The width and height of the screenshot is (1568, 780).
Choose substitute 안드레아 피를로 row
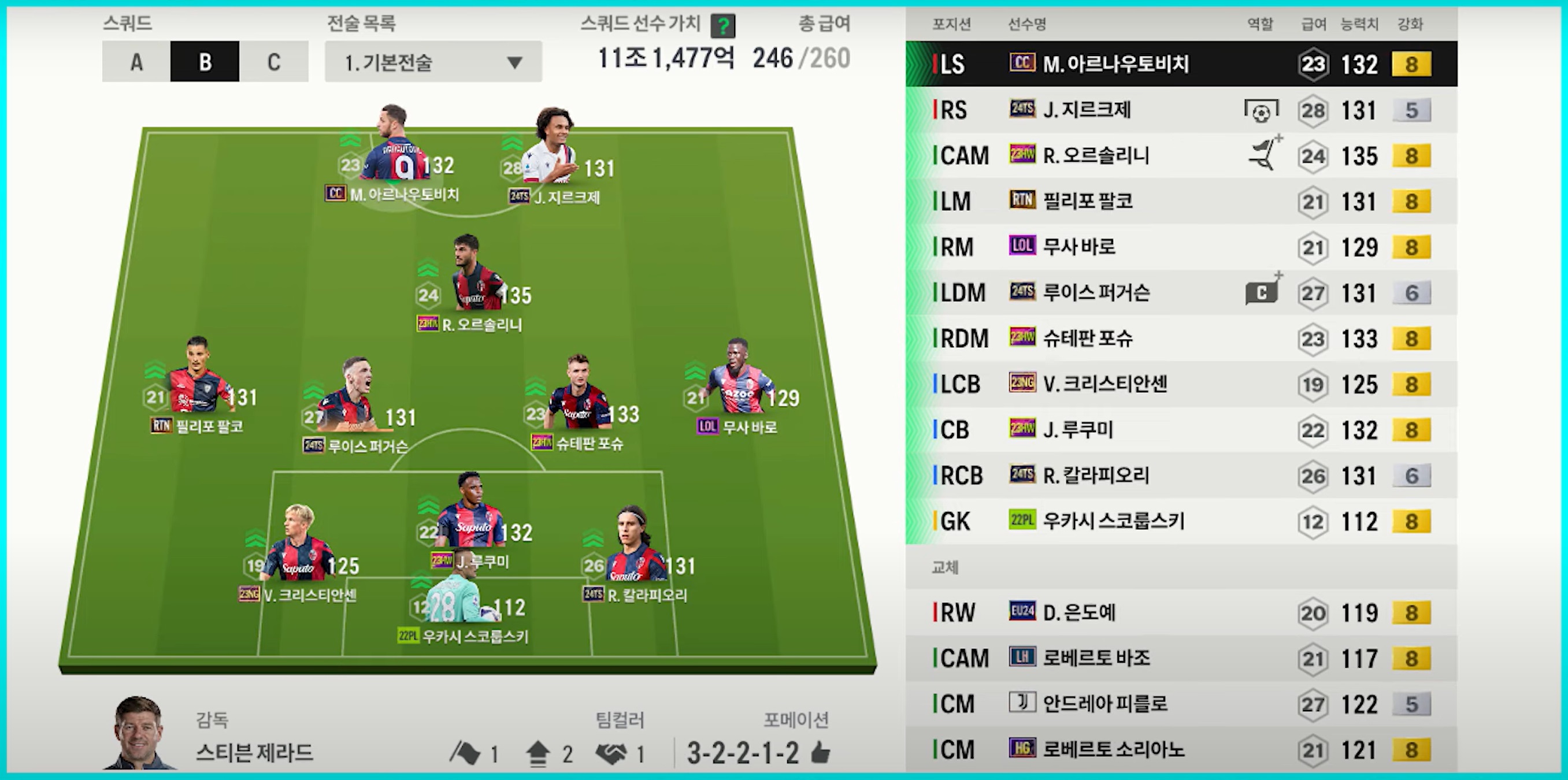tap(1181, 704)
